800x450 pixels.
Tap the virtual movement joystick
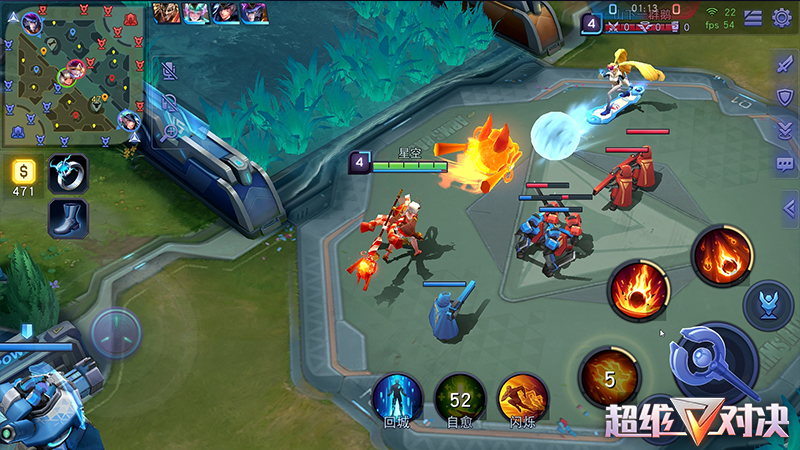(116, 333)
